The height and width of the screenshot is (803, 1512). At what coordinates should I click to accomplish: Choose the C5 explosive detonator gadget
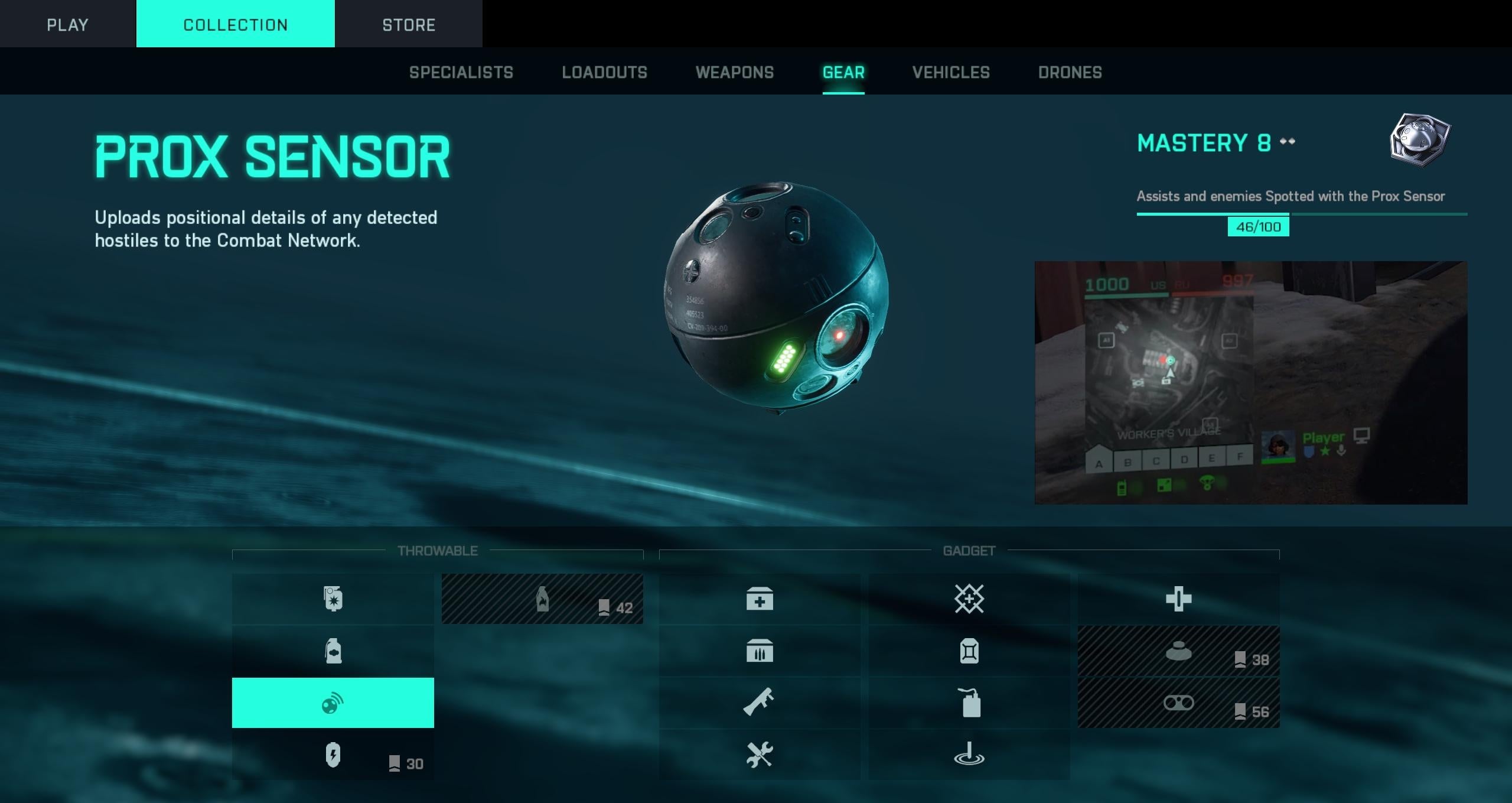click(x=969, y=703)
